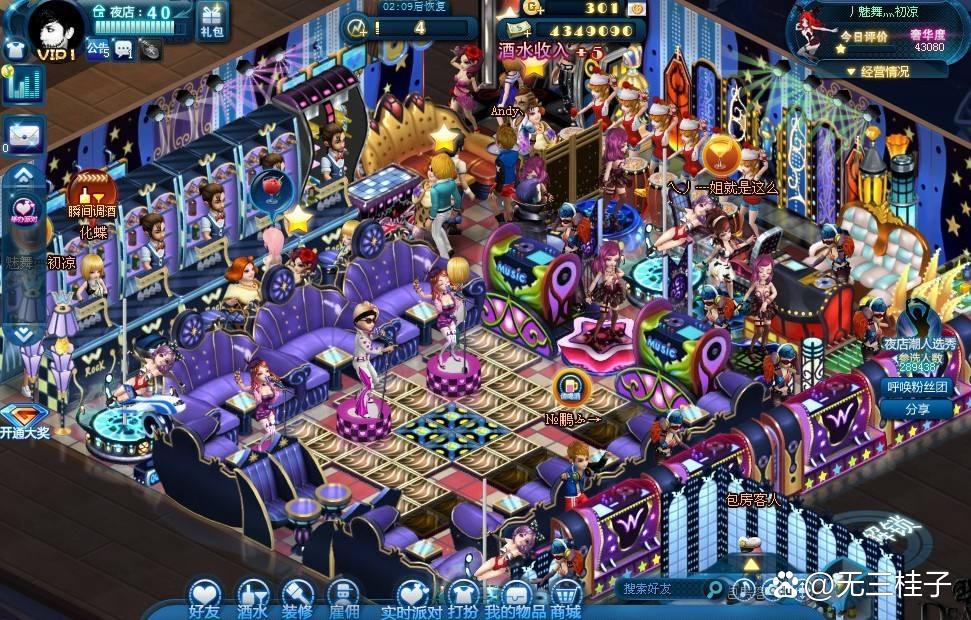971x620 pixels.
Task: Open the 酒水 drinks menu
Action: [x=252, y=596]
